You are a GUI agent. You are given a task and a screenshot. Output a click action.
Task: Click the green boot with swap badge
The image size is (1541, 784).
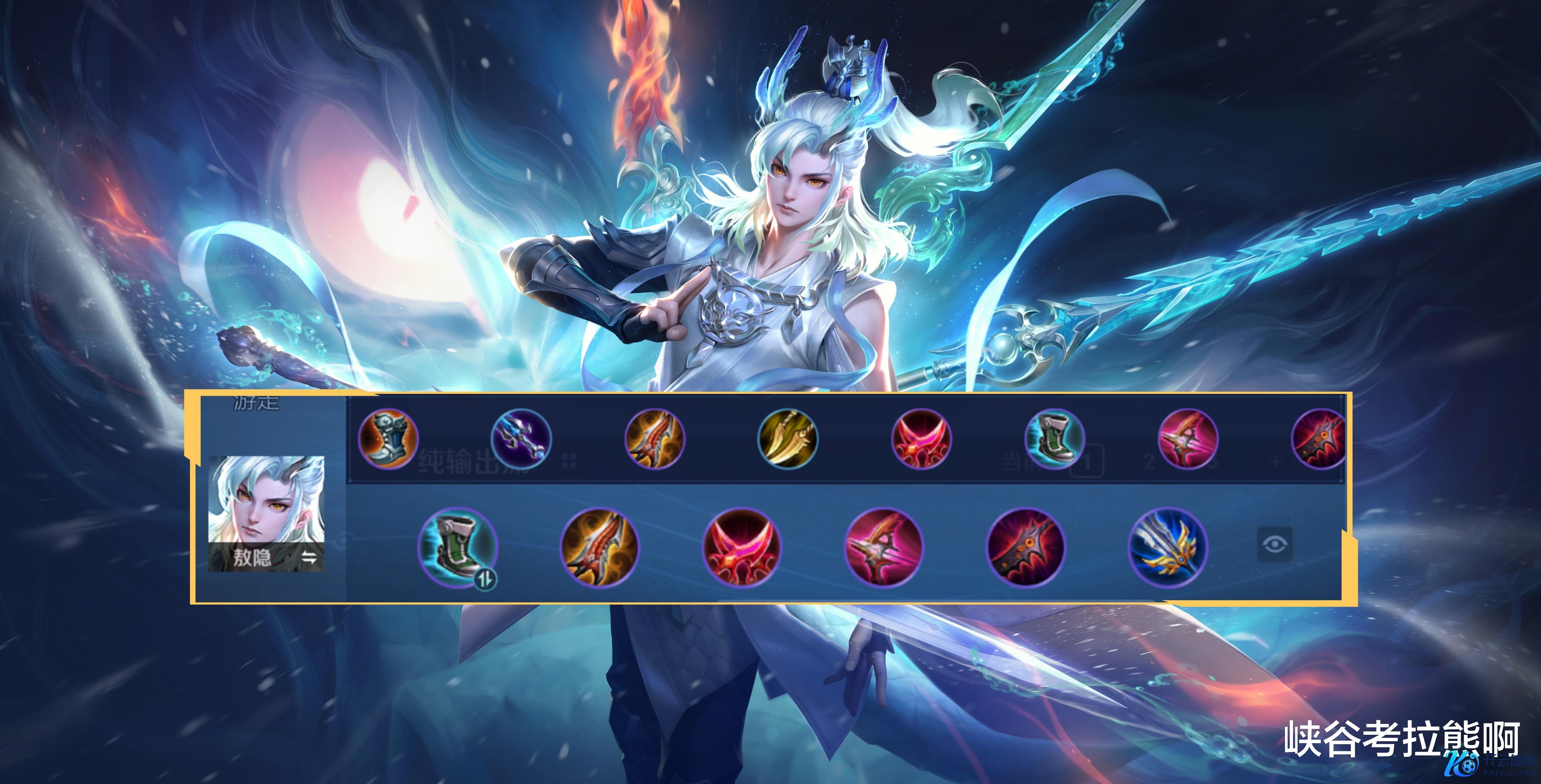coord(458,547)
